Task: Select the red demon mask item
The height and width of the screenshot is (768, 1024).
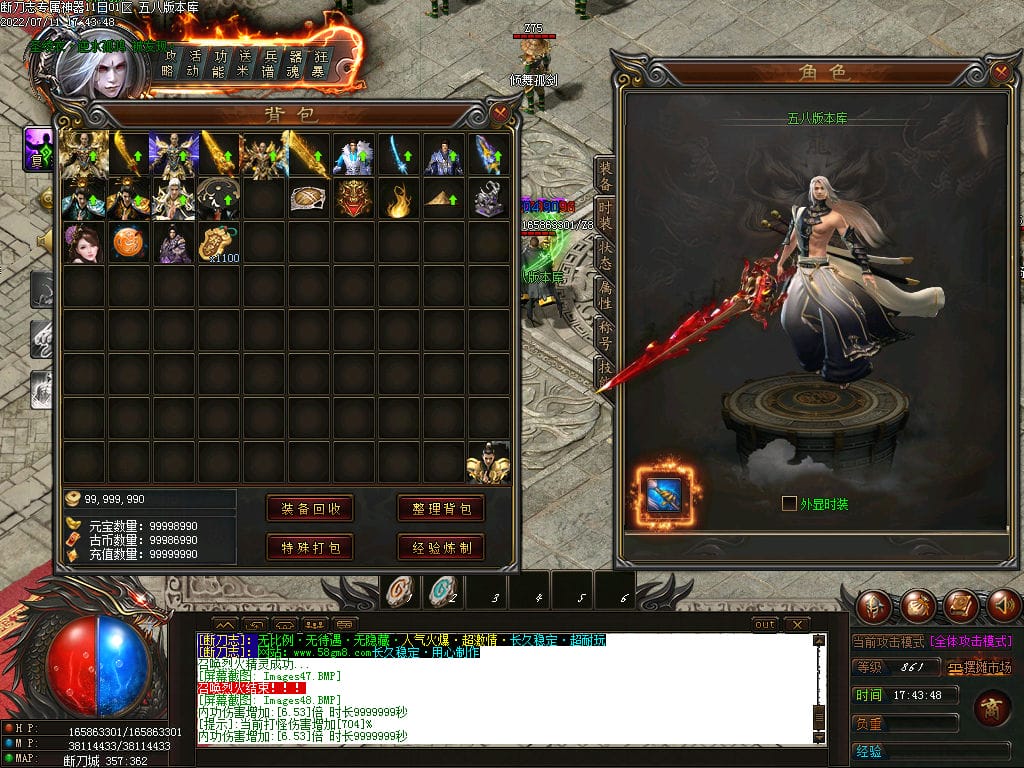Action: pos(353,198)
